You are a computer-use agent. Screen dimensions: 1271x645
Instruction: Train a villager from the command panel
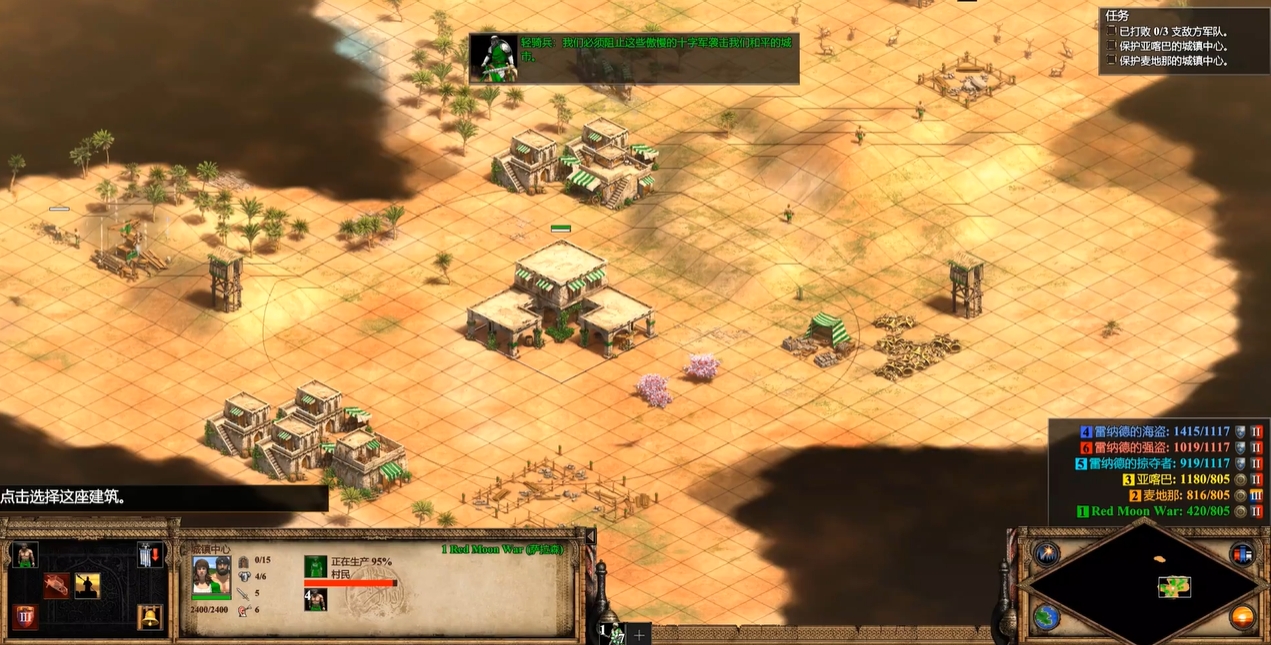24,555
